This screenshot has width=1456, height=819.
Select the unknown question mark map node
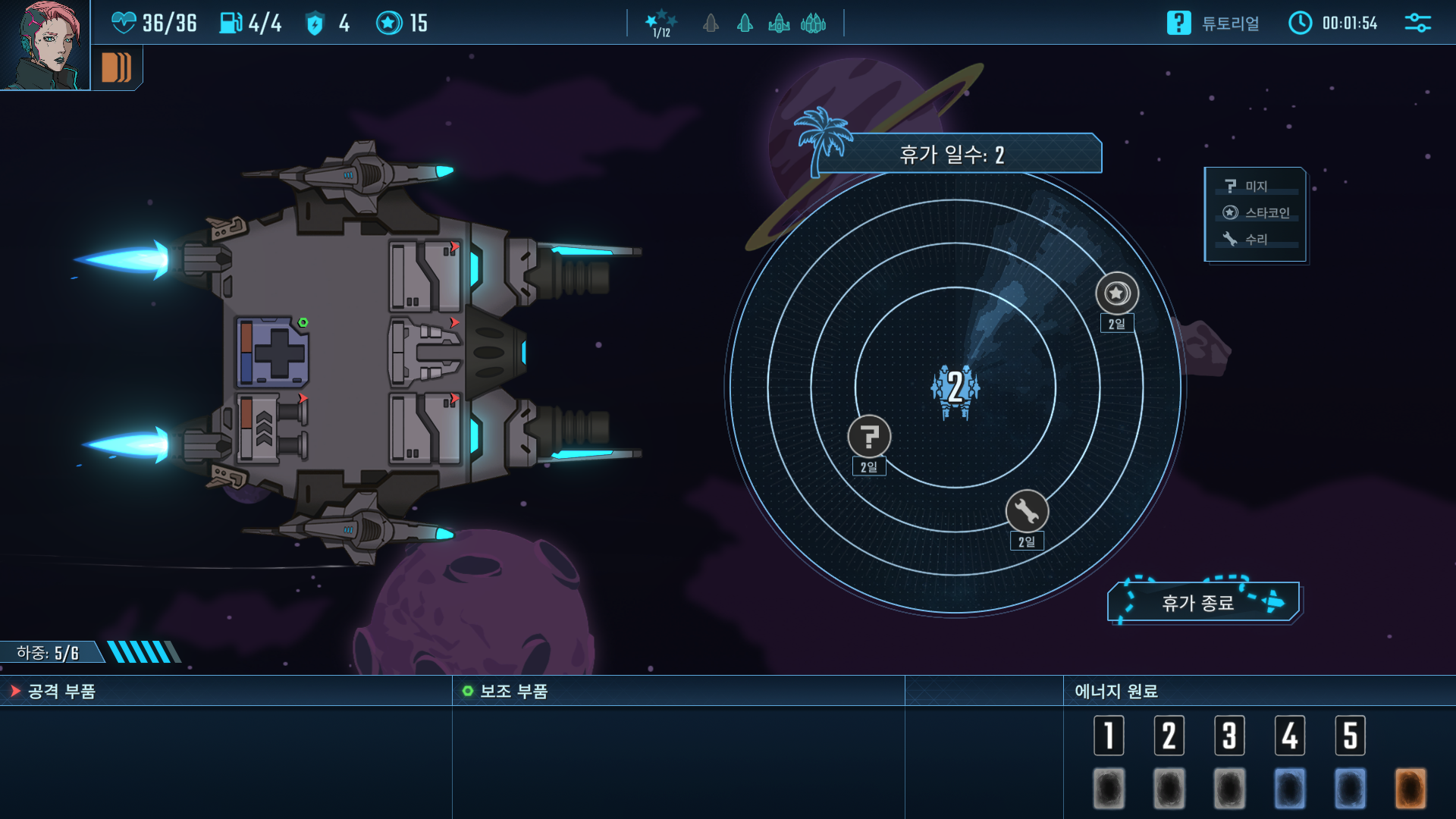tap(869, 437)
